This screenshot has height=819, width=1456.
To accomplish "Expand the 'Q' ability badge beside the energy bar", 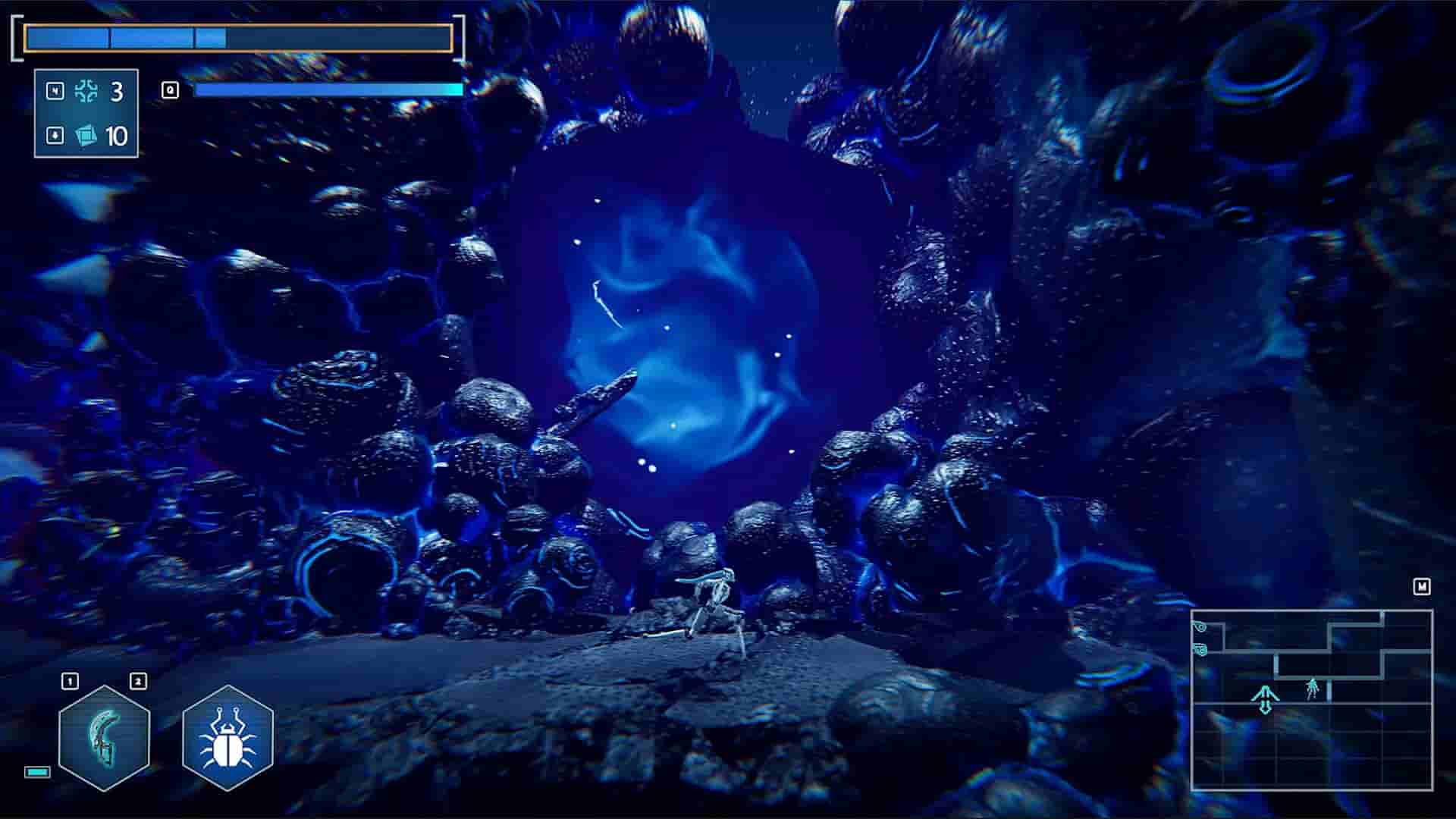I will [x=171, y=88].
